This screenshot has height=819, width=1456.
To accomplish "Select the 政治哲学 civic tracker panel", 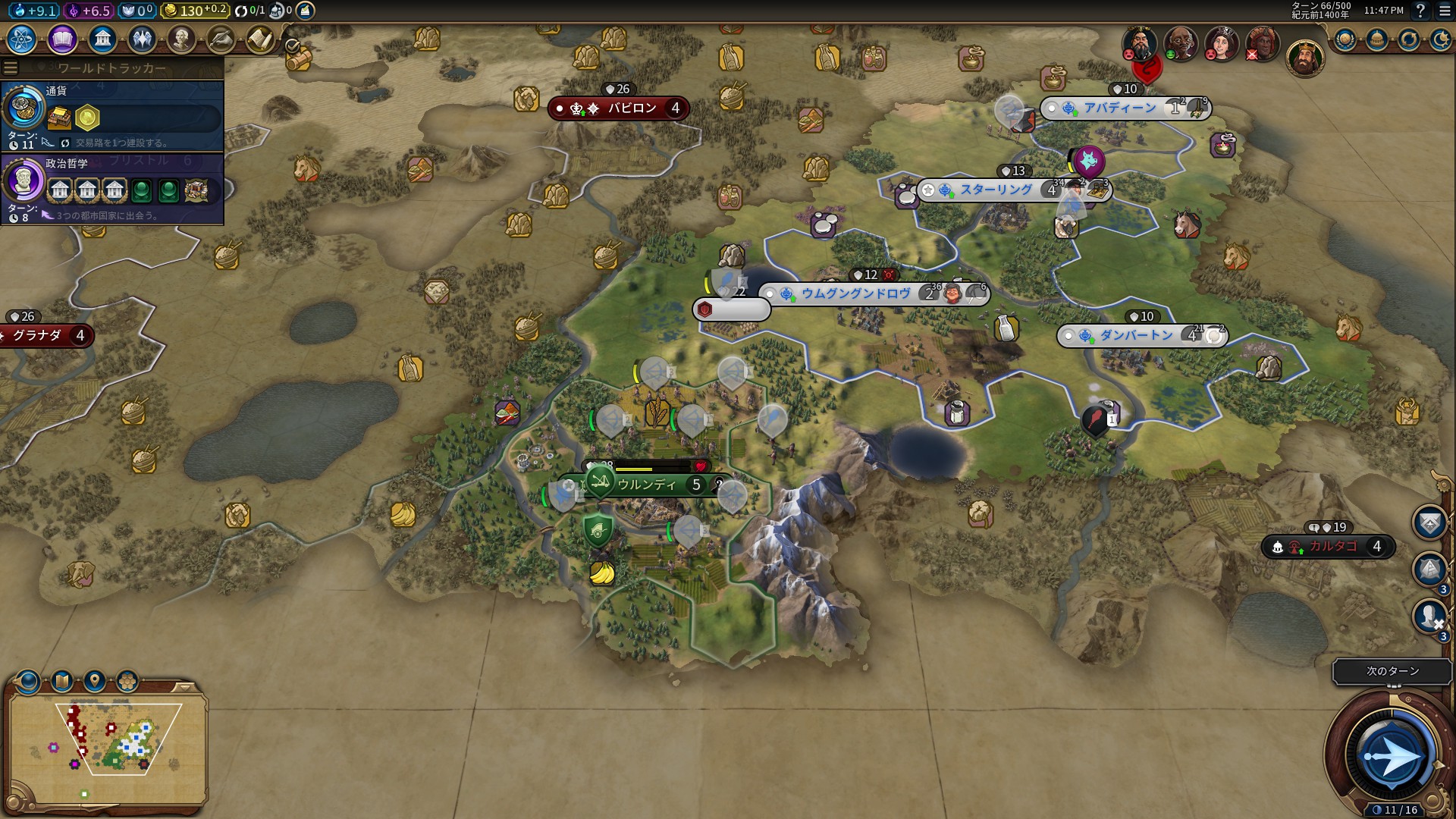I will click(112, 189).
